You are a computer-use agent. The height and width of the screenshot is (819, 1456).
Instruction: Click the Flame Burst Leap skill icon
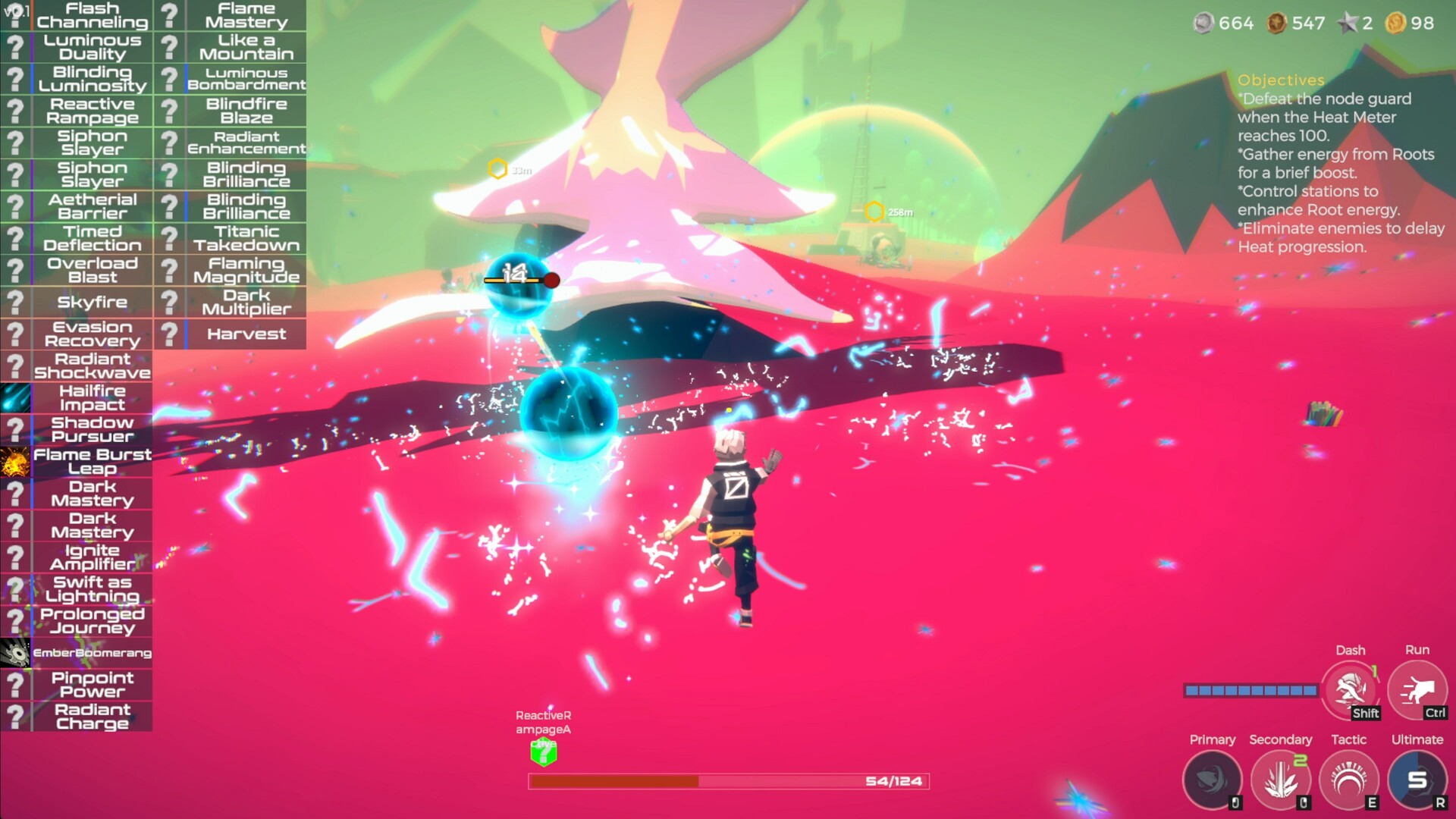pyautogui.click(x=14, y=461)
